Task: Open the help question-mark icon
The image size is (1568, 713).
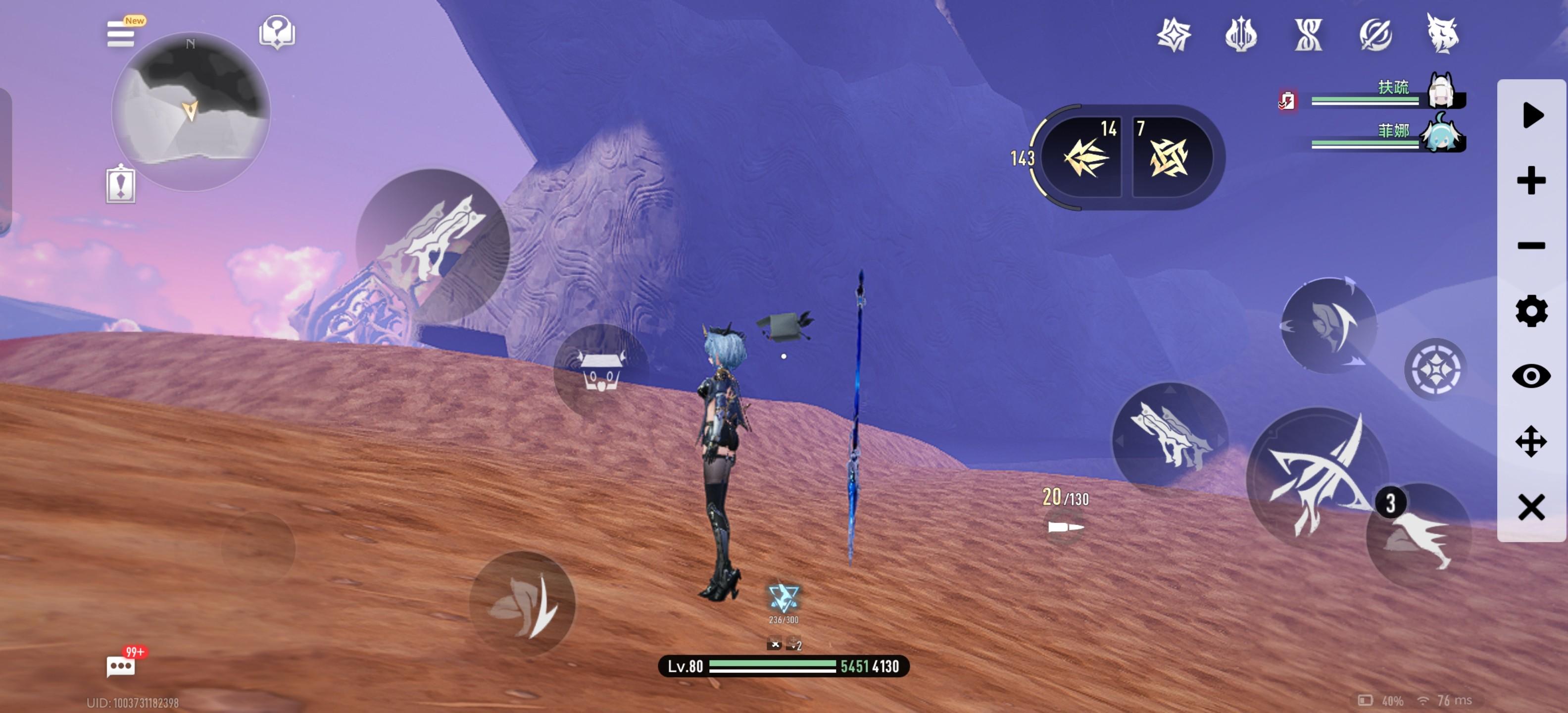Action: coord(277,32)
